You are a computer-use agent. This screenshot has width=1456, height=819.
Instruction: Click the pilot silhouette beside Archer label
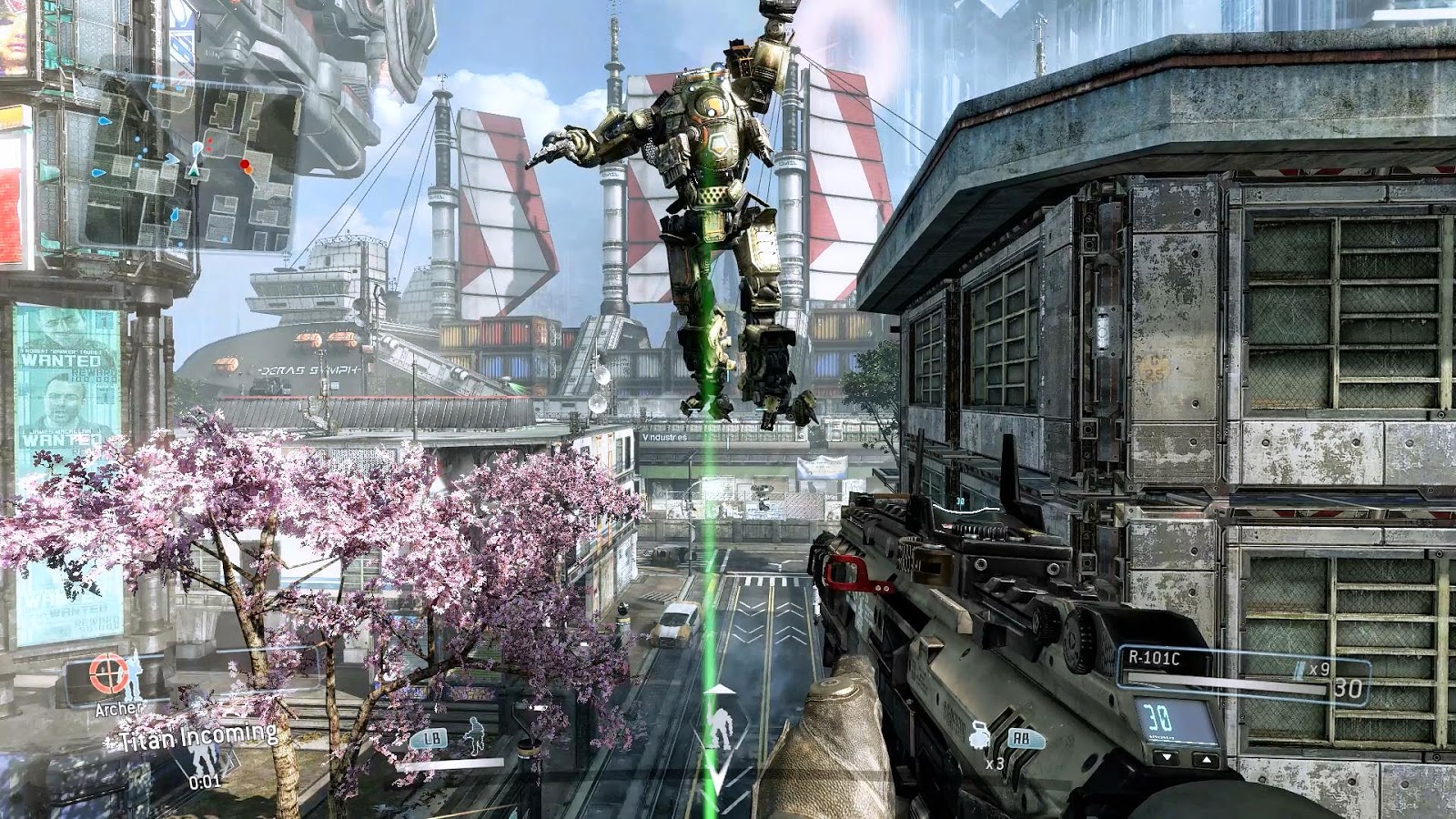(x=134, y=675)
